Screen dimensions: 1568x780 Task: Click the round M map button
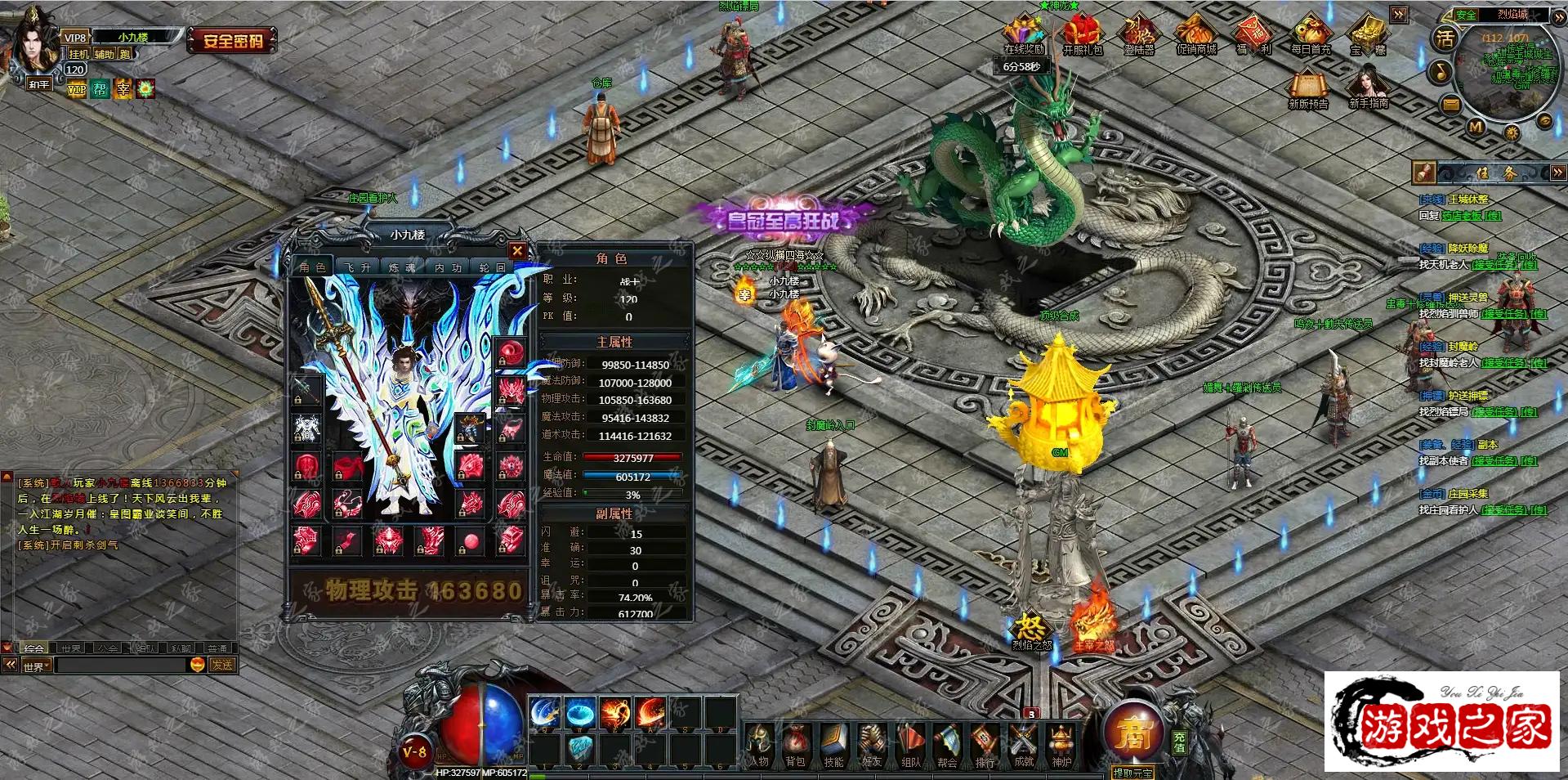click(1476, 127)
